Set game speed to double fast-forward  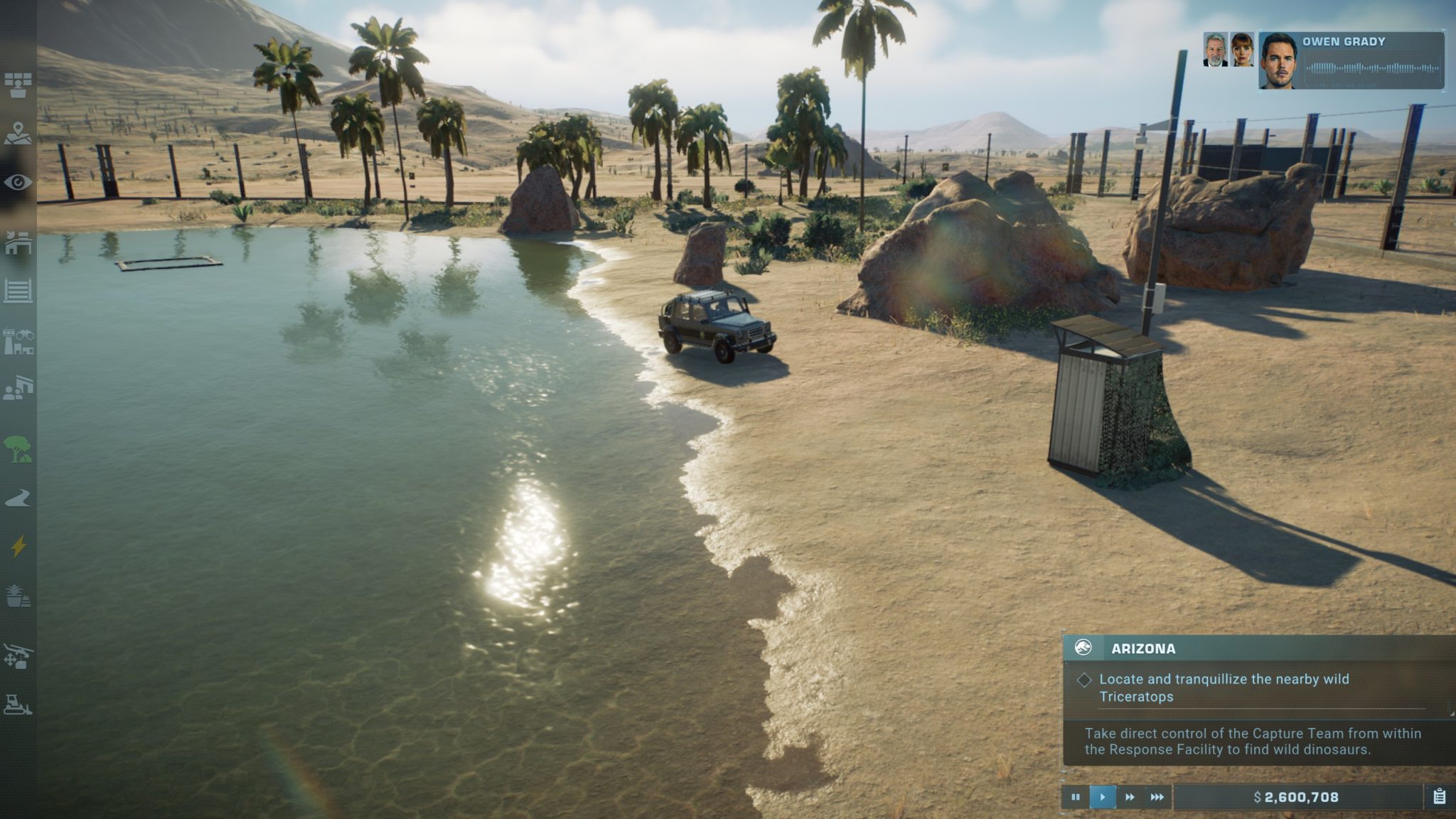[x=1130, y=797]
